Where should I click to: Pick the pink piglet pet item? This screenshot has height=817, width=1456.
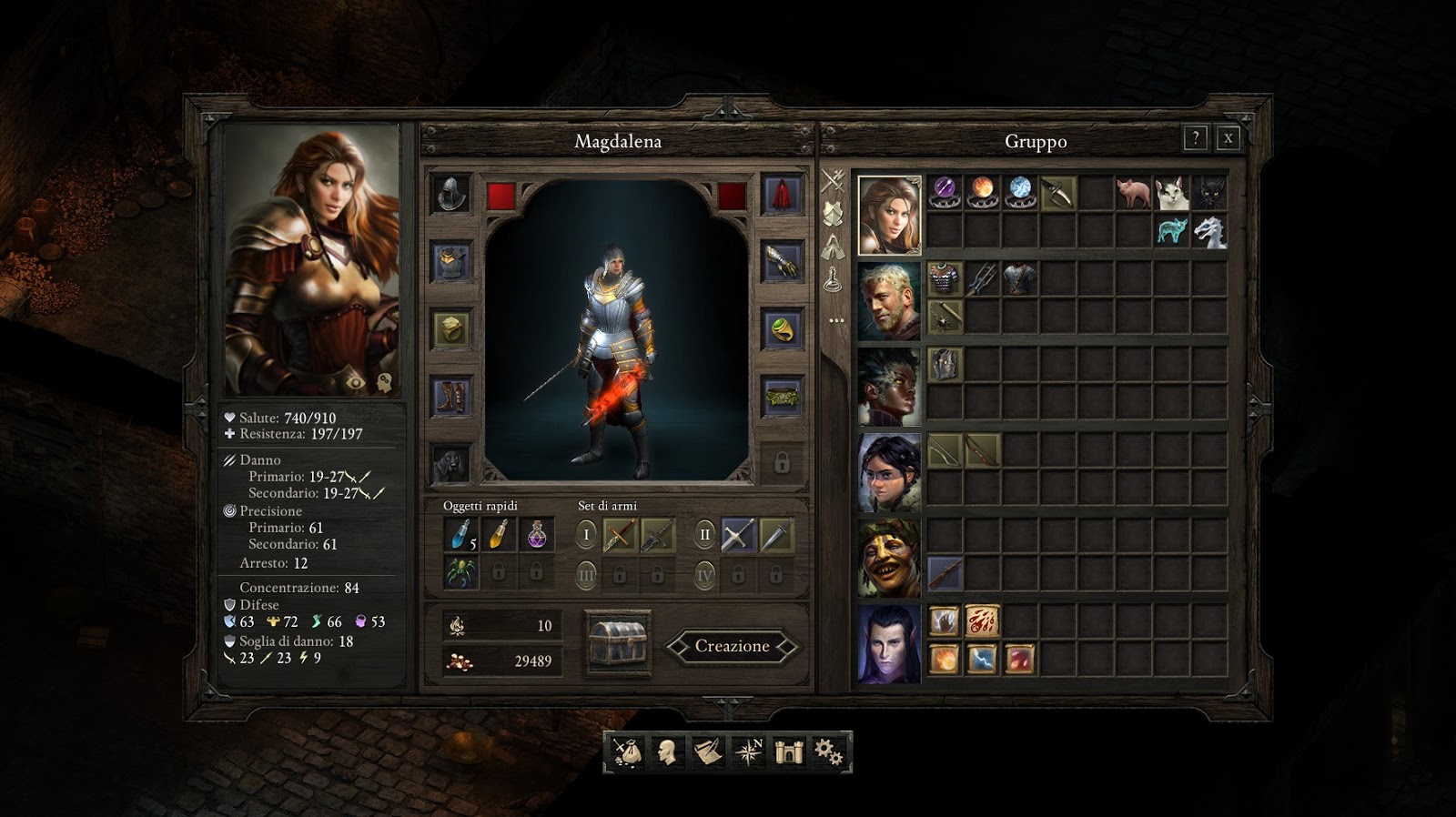[x=1133, y=193]
